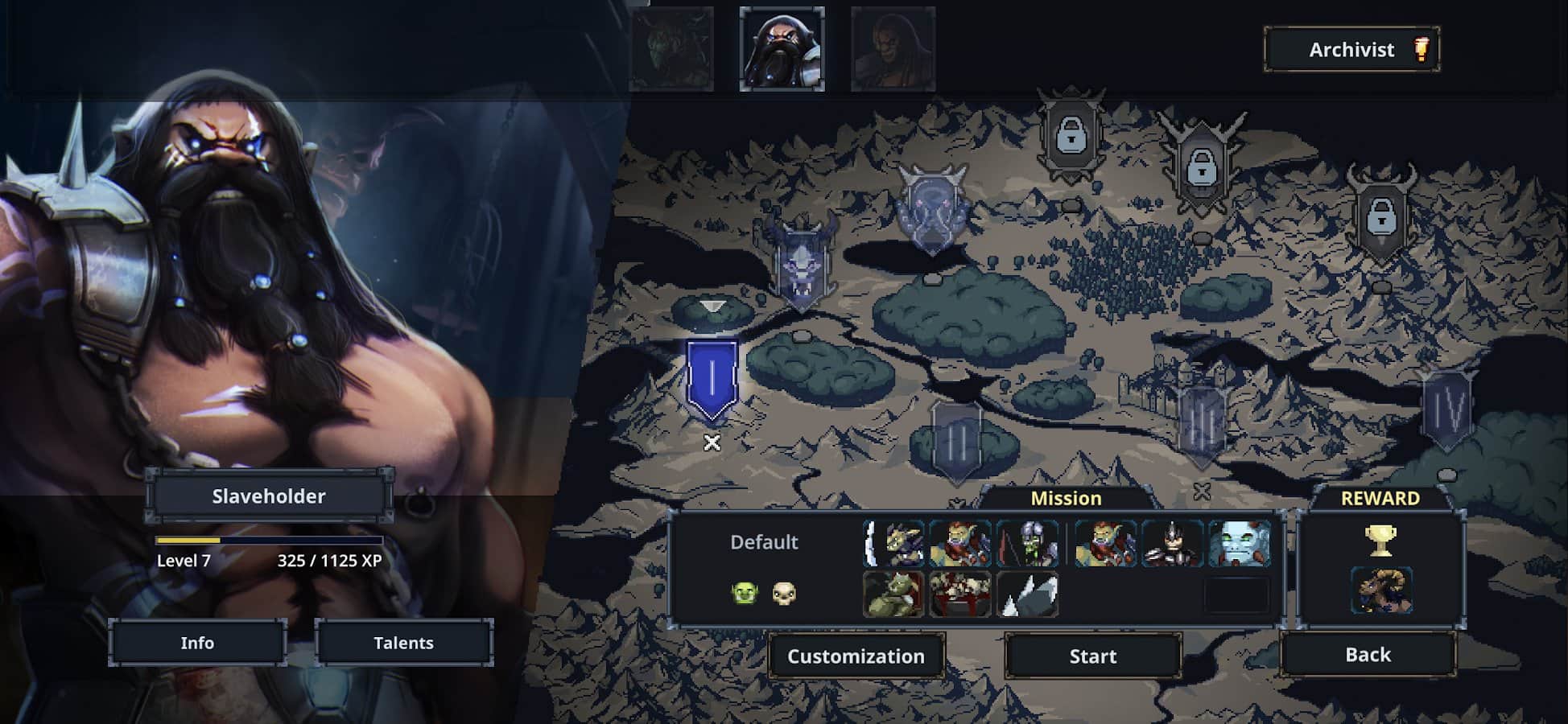Viewport: 1568px width, 724px height.
Task: Start the mission
Action: pos(1092,656)
